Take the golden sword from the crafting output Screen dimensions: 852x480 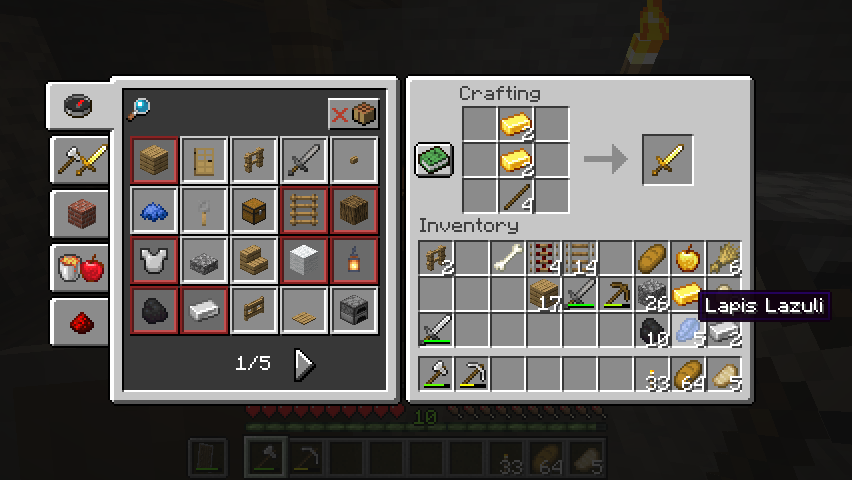(667, 160)
